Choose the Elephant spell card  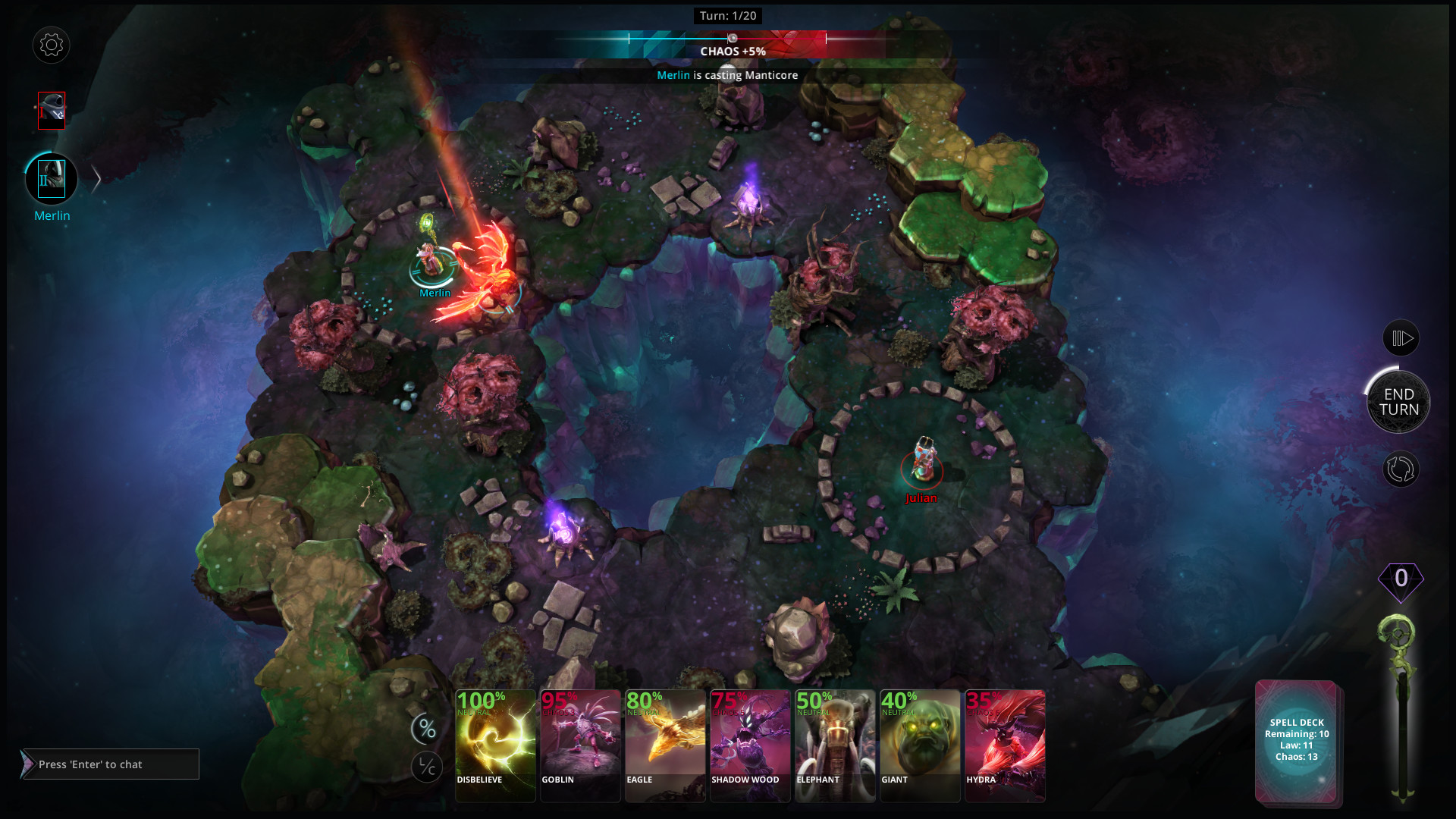tap(835, 745)
